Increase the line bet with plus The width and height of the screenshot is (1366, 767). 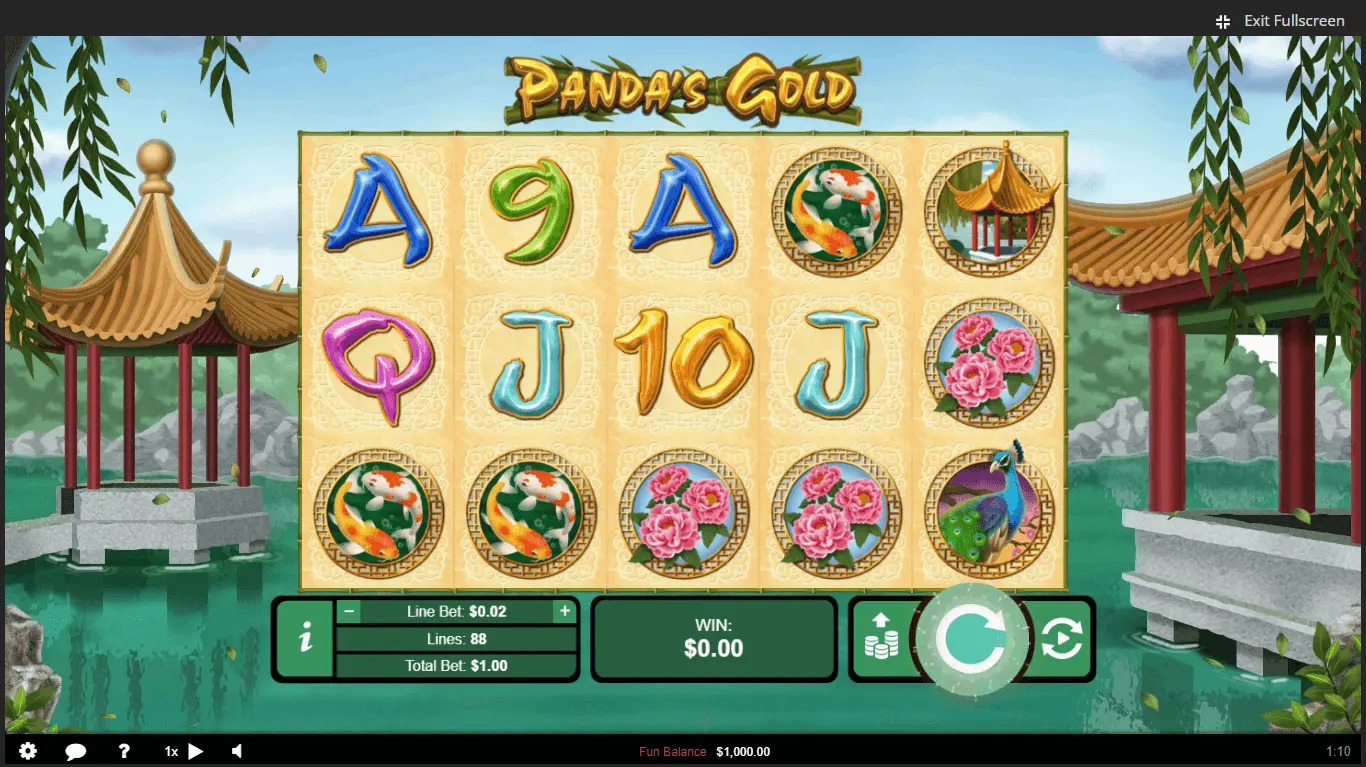[x=565, y=611]
